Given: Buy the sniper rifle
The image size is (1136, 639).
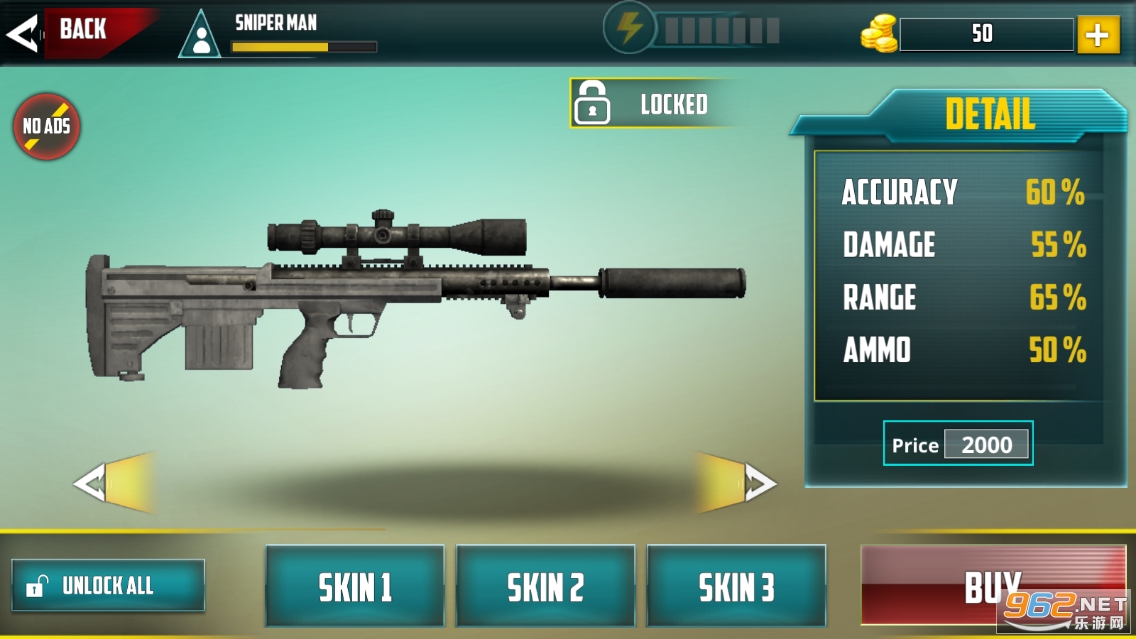Looking at the screenshot, I should [992, 586].
